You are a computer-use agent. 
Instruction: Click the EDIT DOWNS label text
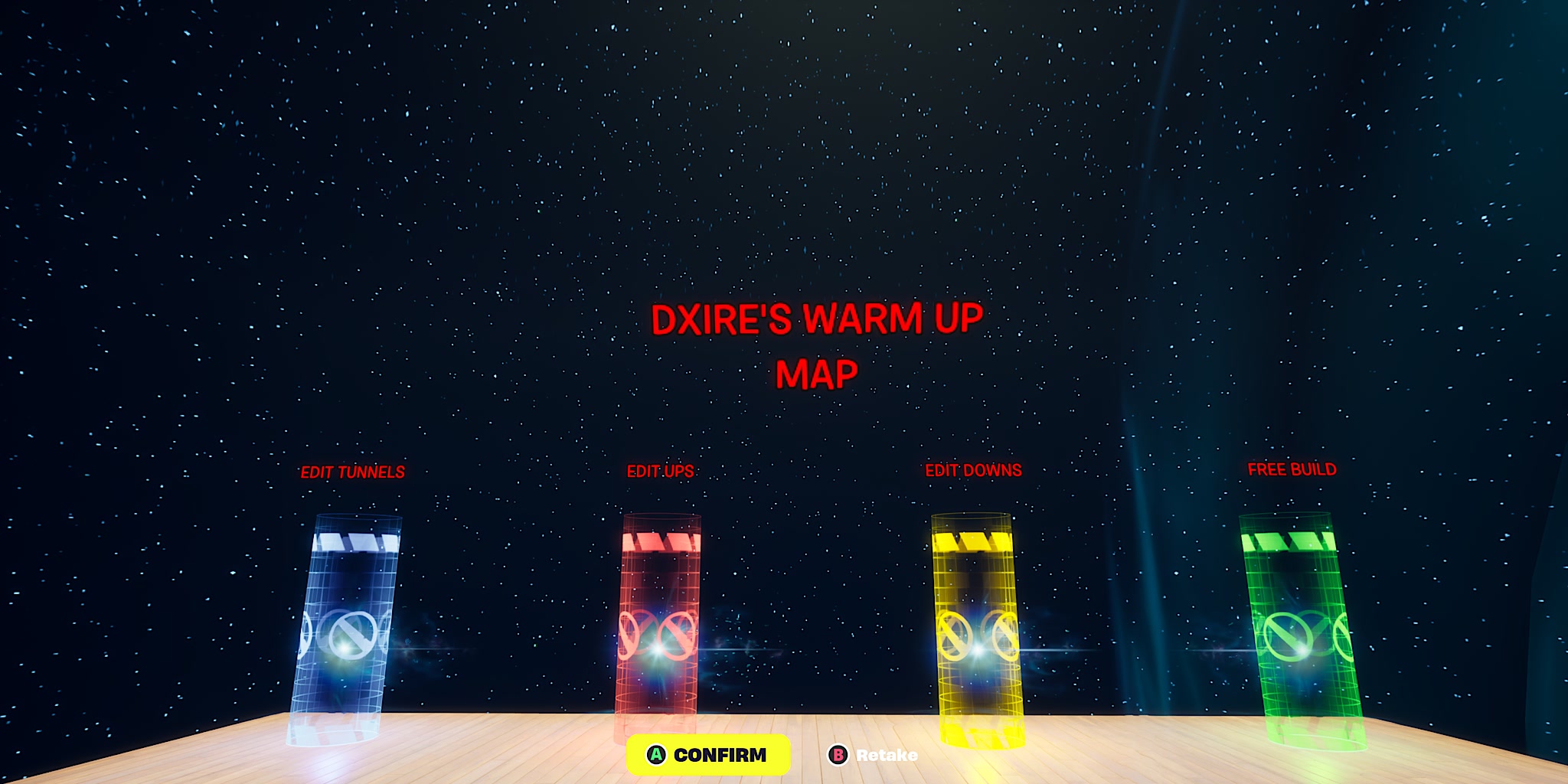(x=974, y=469)
